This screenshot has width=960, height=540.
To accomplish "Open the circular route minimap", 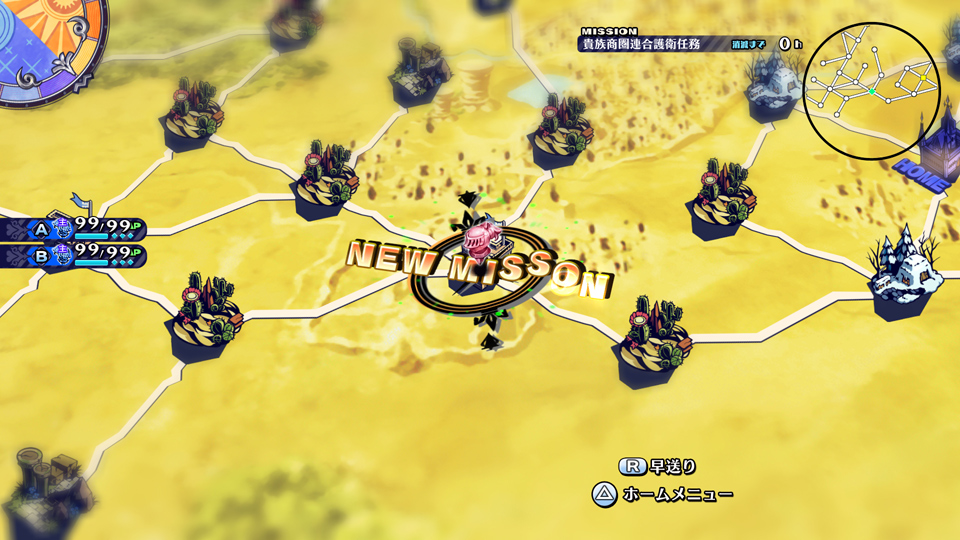I will click(x=871, y=91).
